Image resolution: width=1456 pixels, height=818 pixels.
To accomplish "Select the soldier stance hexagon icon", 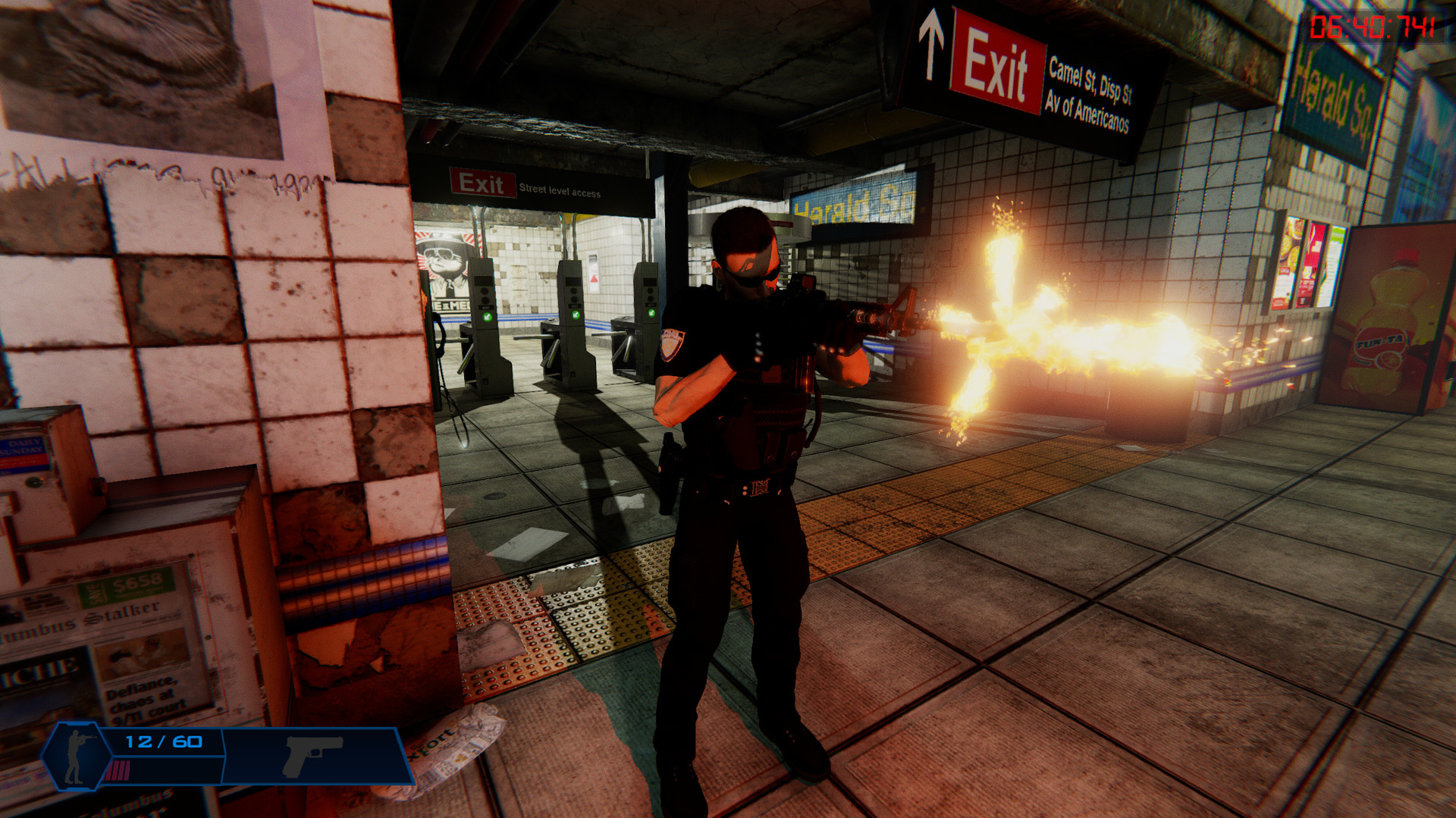I will [76, 755].
